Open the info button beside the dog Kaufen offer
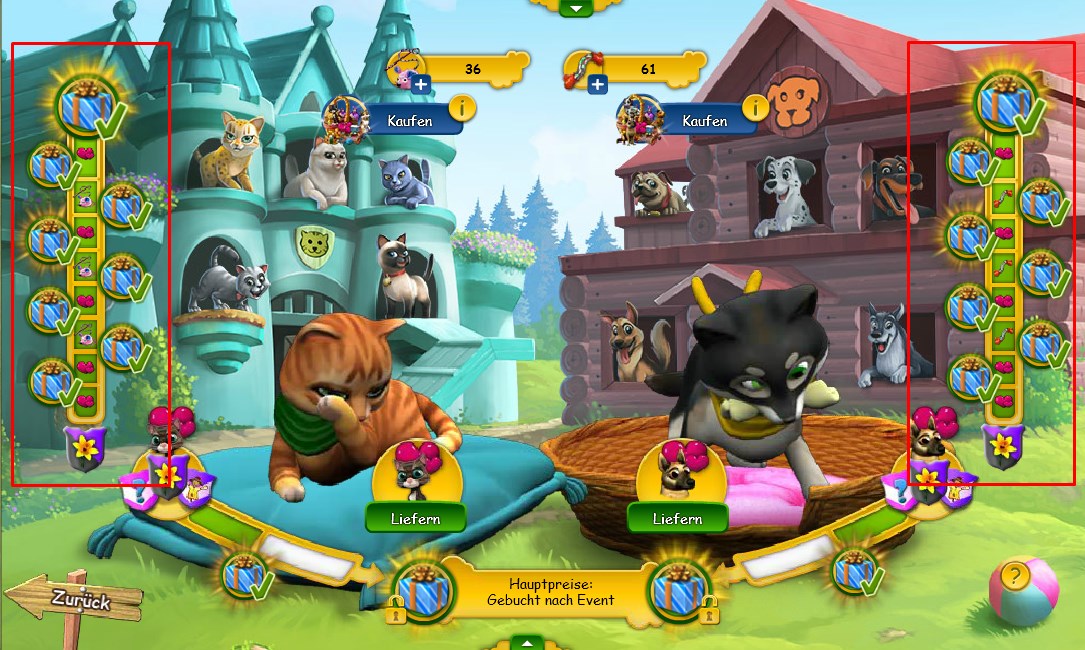The image size is (1085, 650). pyautogui.click(x=756, y=107)
